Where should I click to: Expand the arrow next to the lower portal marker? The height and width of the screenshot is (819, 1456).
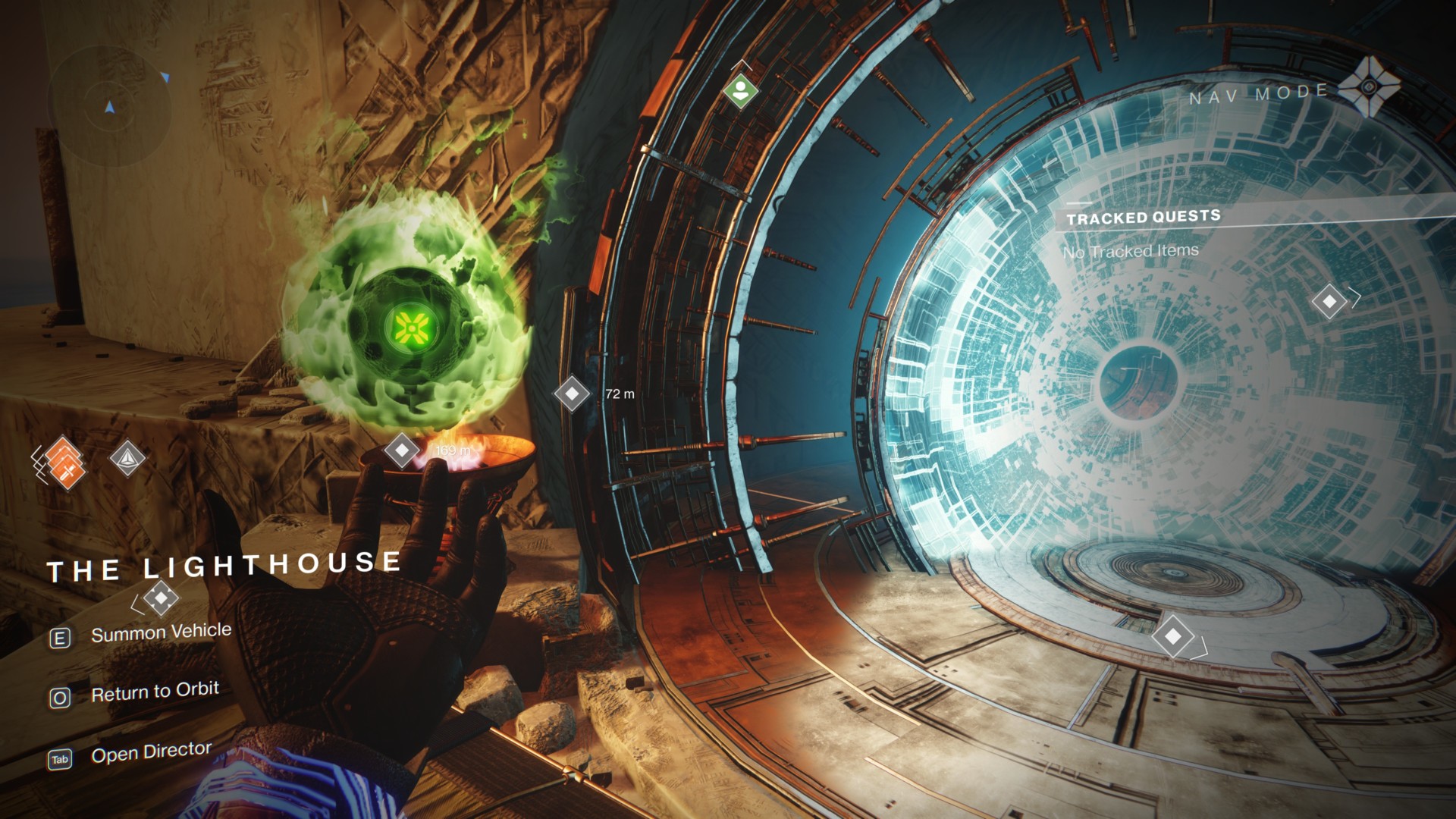pos(1204,647)
